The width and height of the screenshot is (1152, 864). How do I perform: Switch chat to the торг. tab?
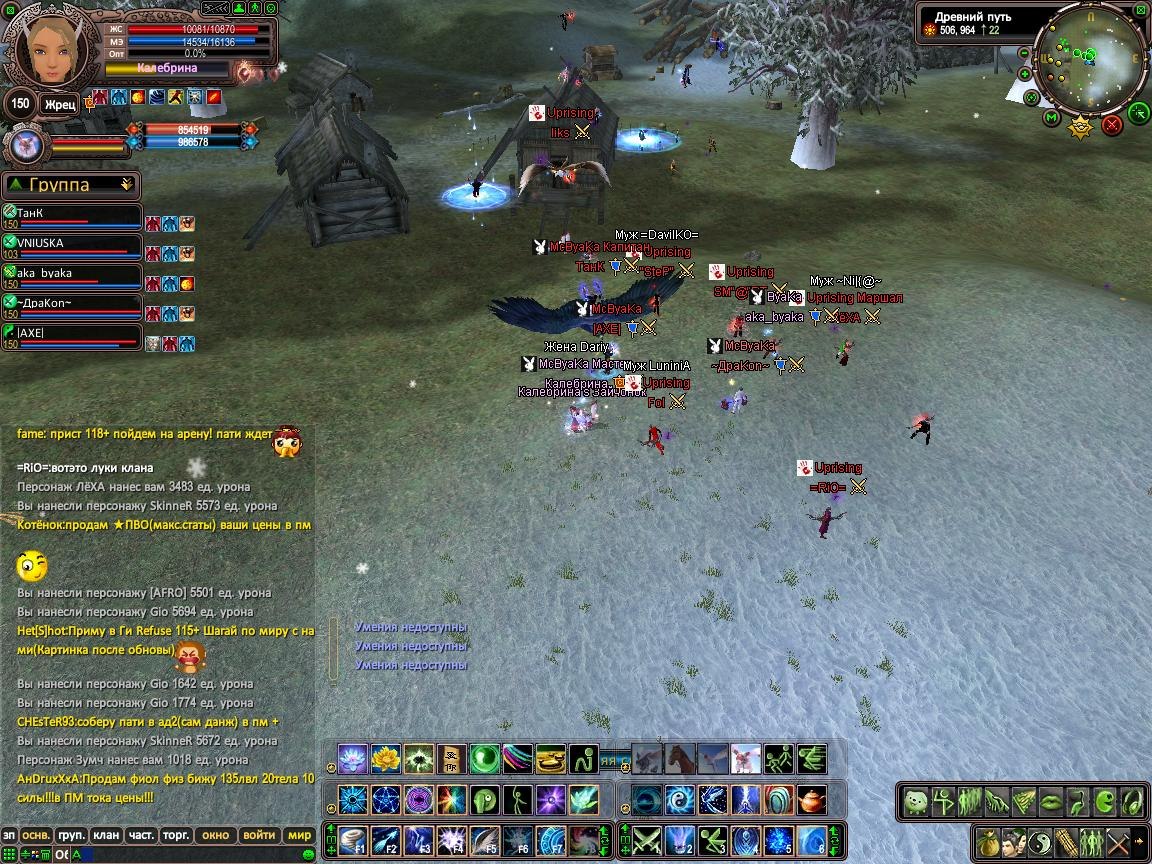click(x=177, y=835)
